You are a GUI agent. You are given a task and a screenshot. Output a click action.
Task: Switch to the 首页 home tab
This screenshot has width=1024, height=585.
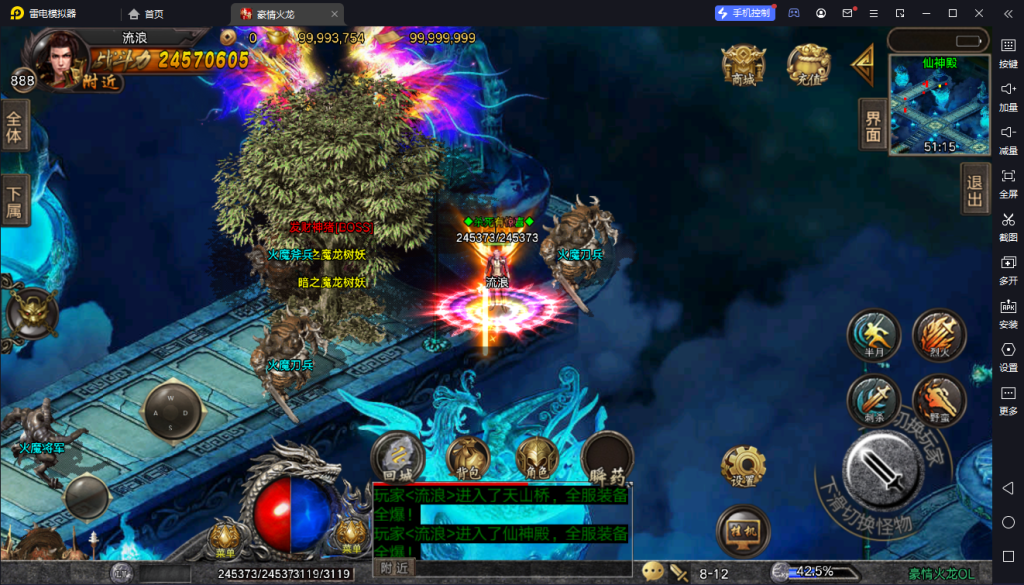click(x=146, y=14)
